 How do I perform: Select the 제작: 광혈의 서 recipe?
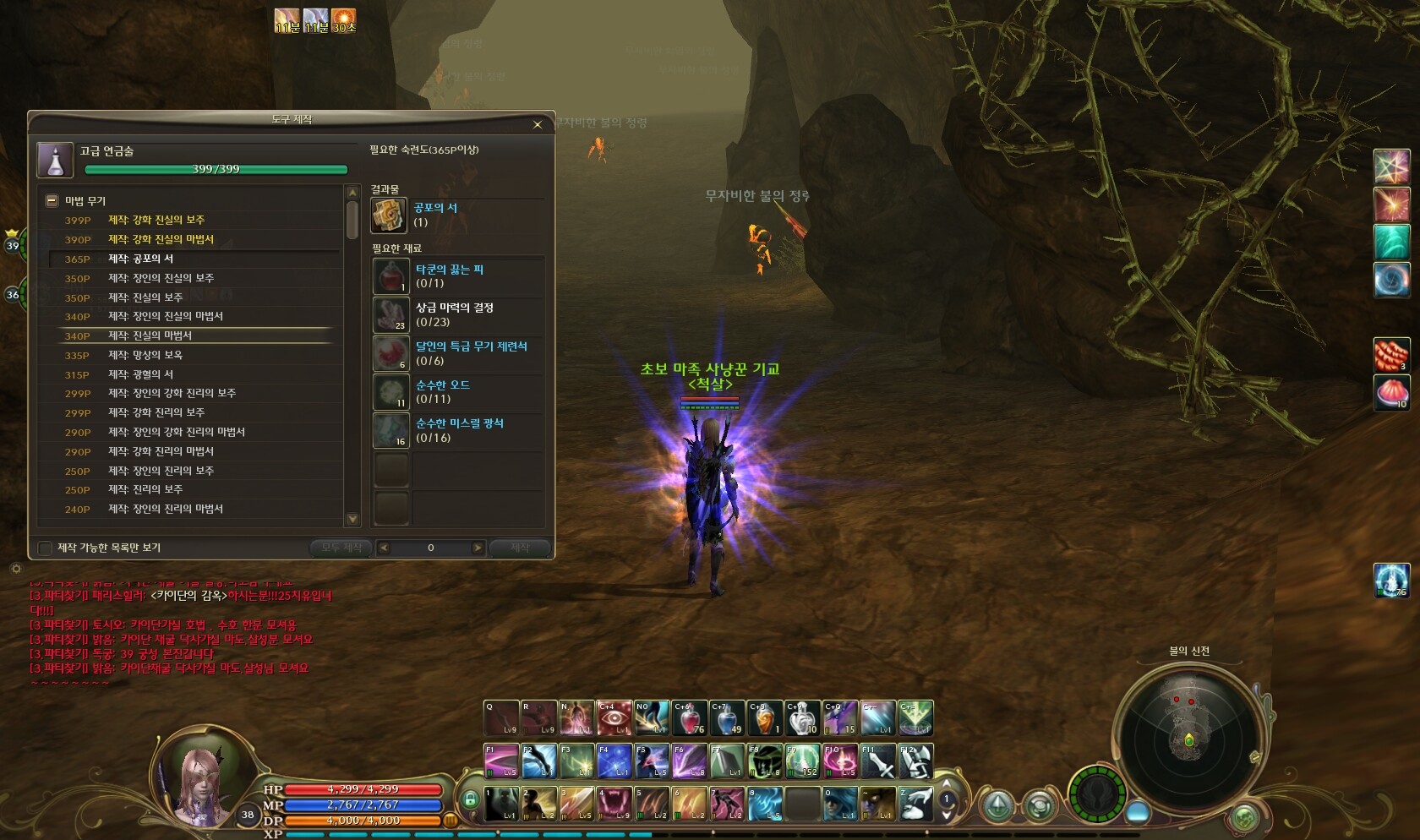(140, 374)
